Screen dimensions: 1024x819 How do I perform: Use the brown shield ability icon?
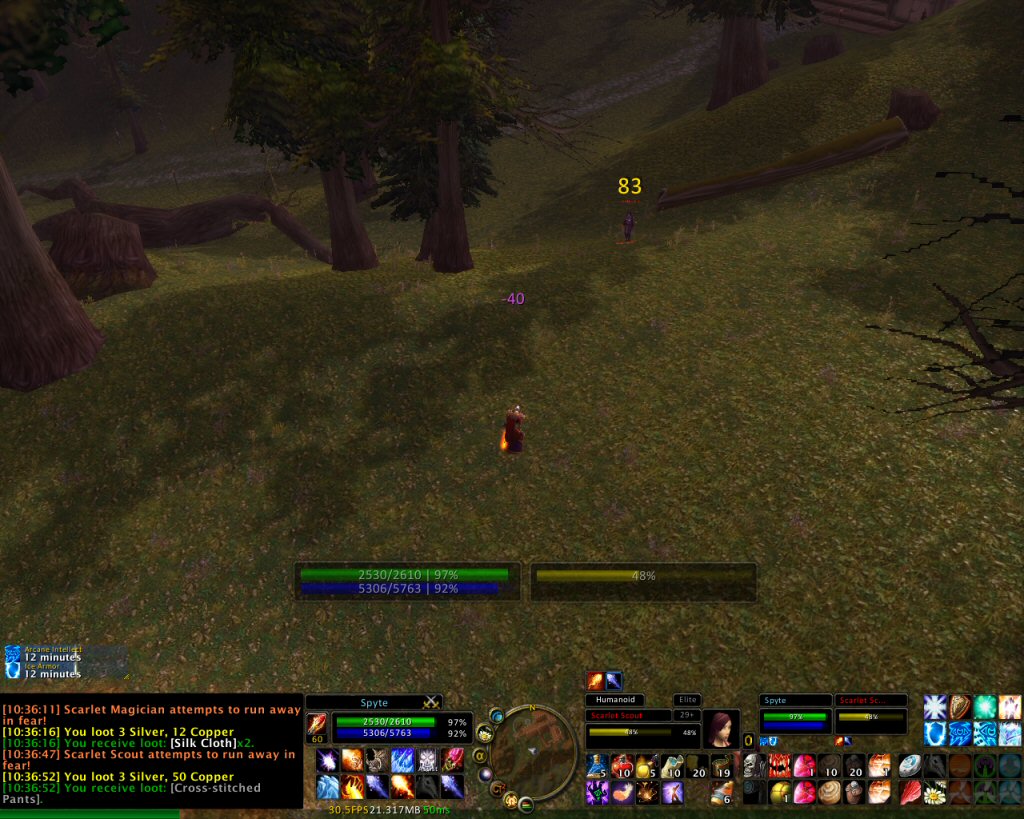[960, 707]
